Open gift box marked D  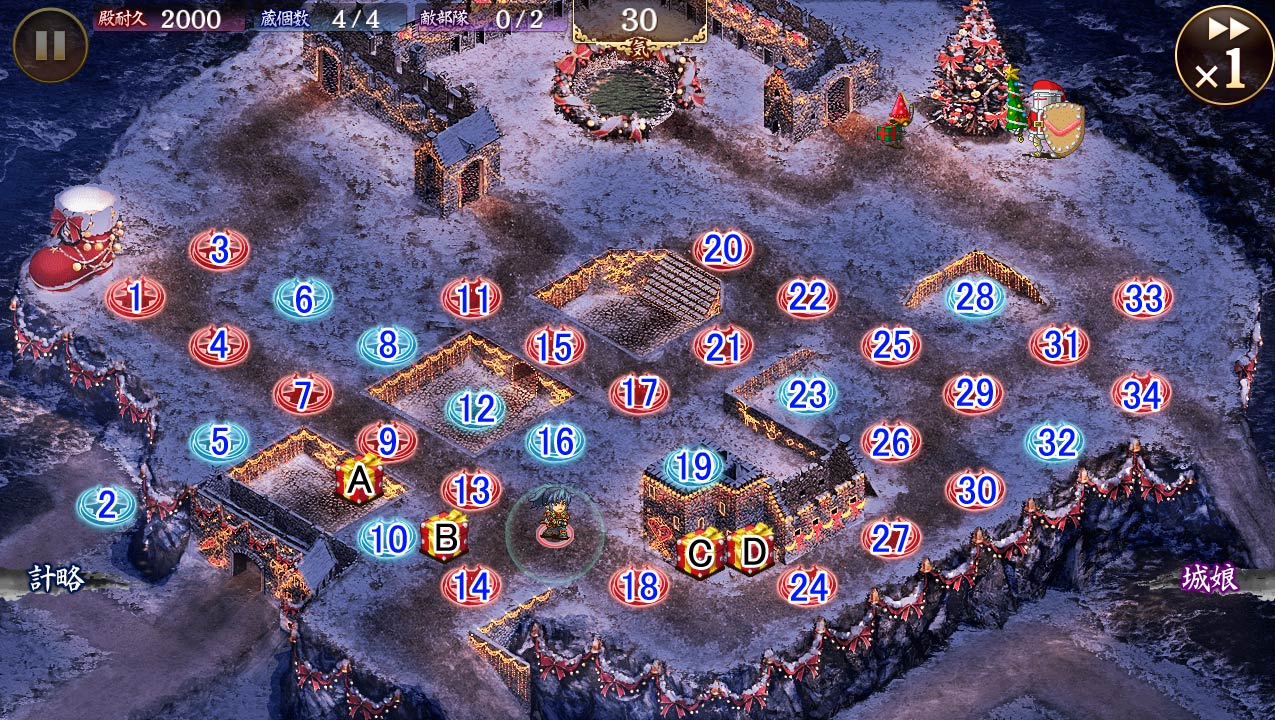pos(750,551)
